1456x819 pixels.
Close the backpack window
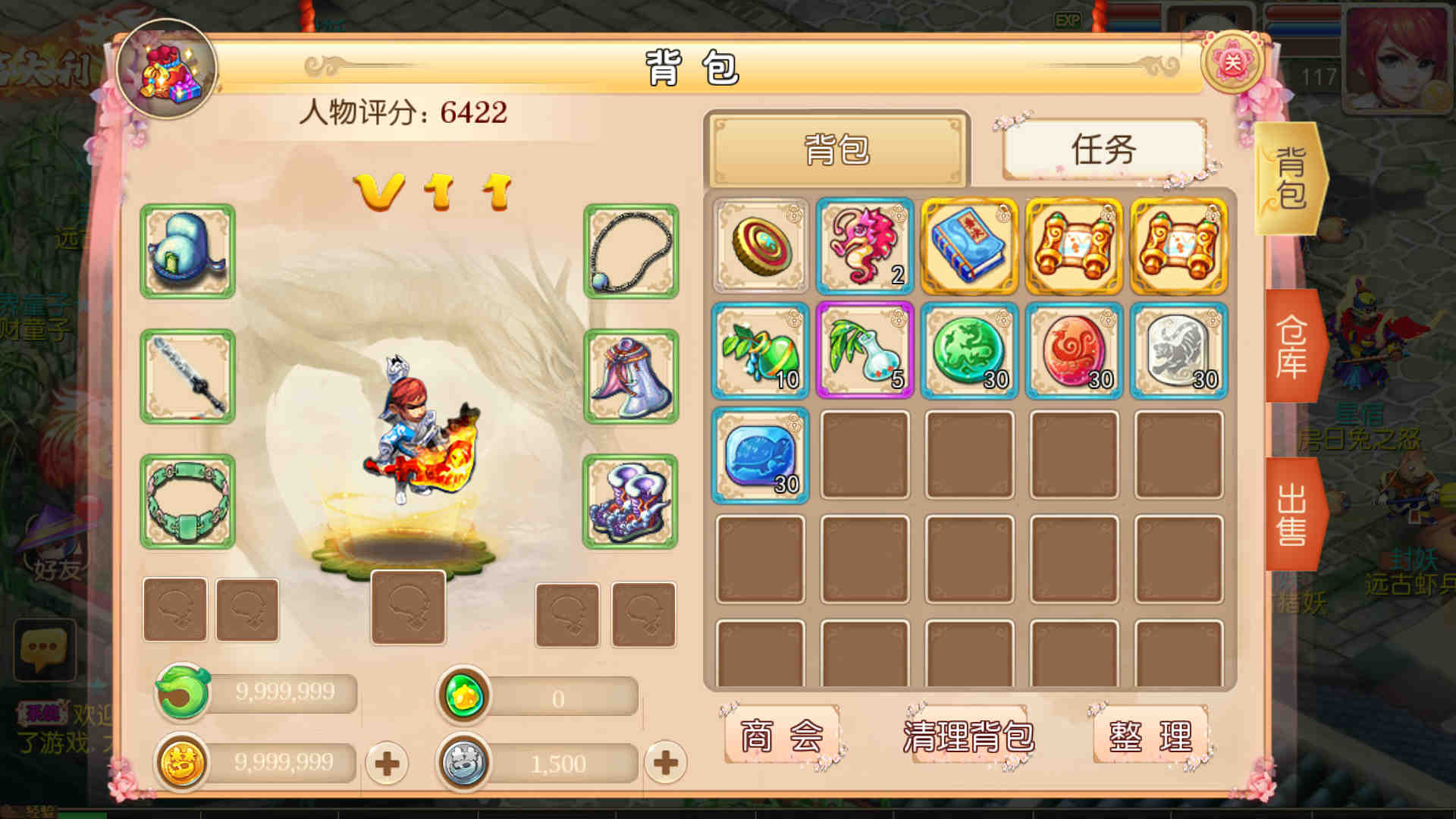(x=1232, y=63)
